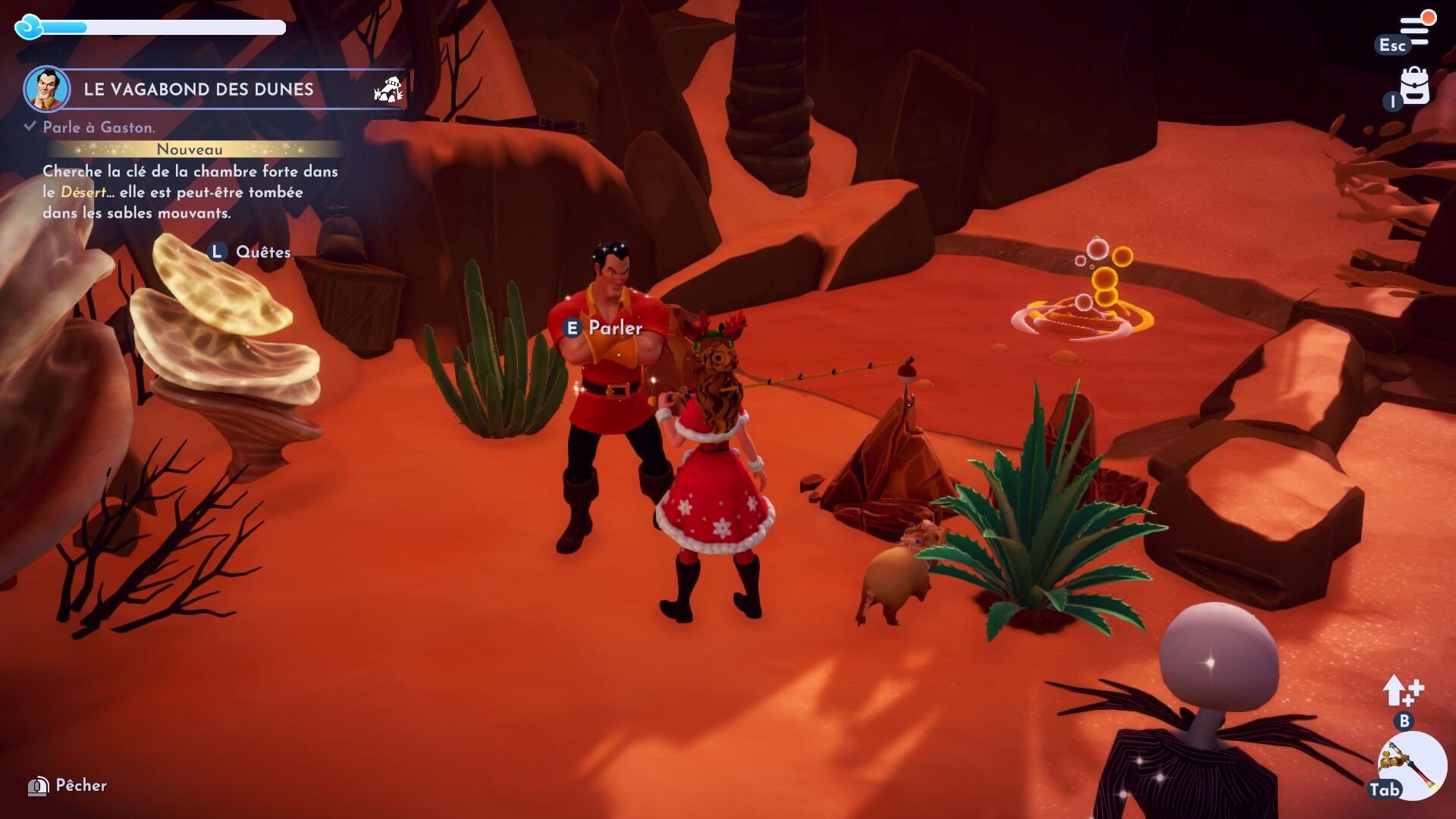Open the hamburger menu icon

(x=1415, y=30)
